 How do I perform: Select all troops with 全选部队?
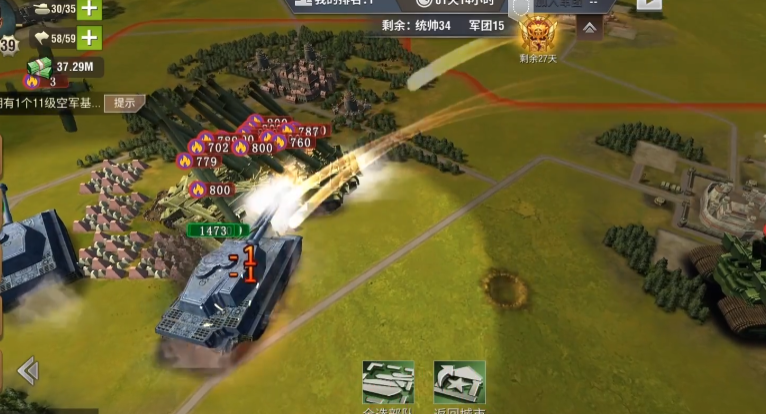(388, 384)
